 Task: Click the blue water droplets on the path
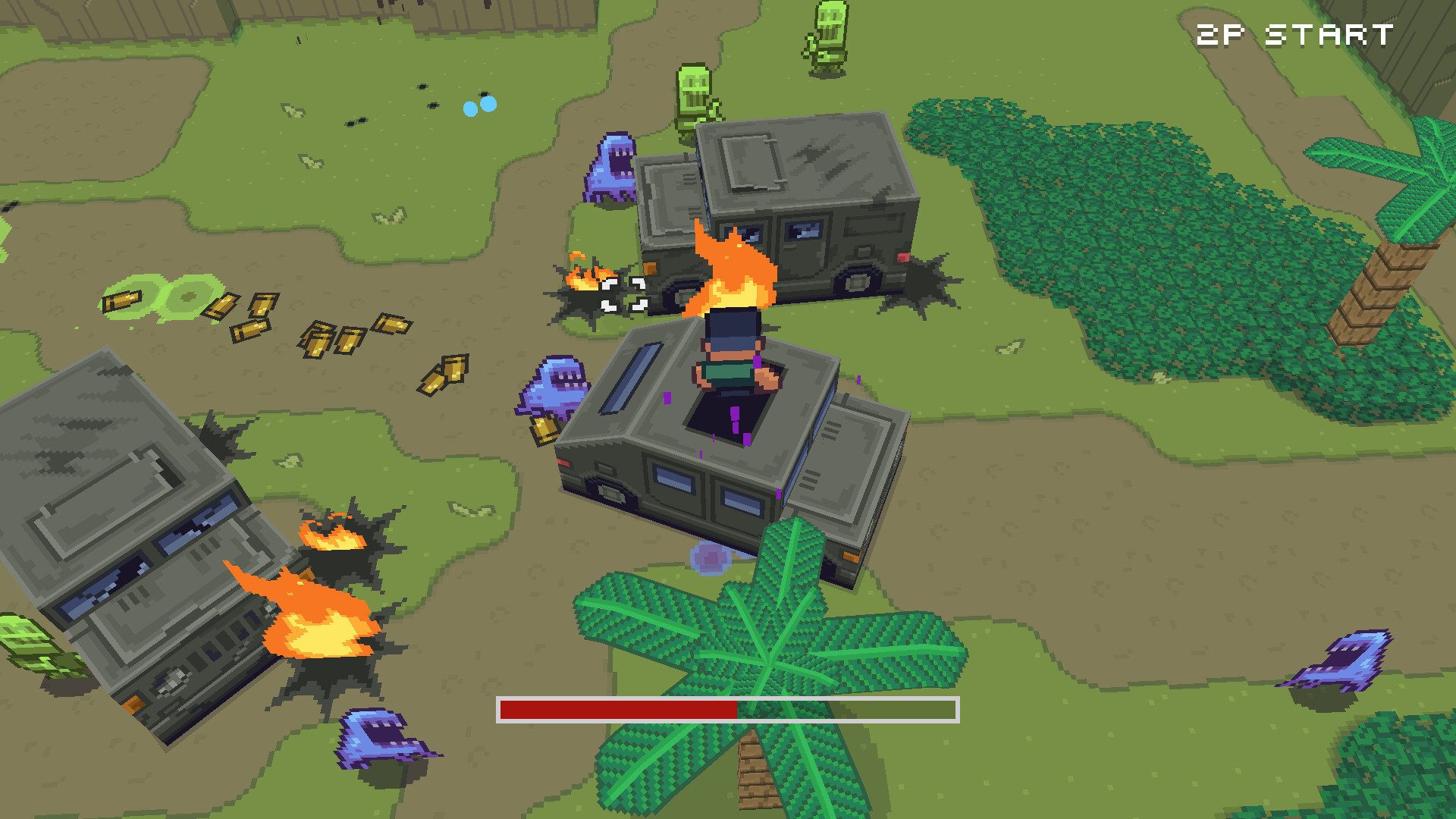[478, 106]
